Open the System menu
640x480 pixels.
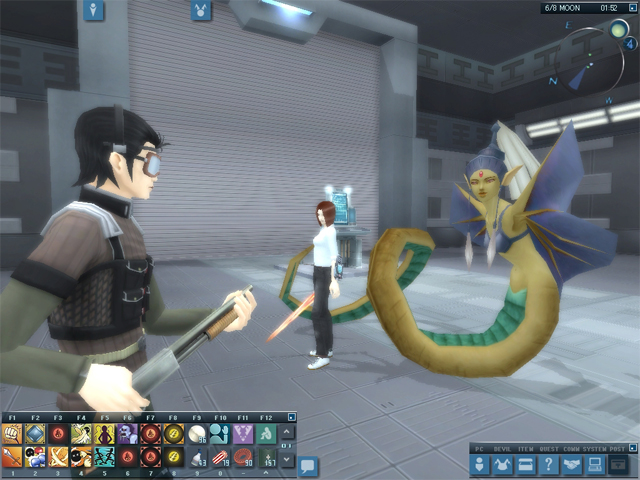[594, 464]
